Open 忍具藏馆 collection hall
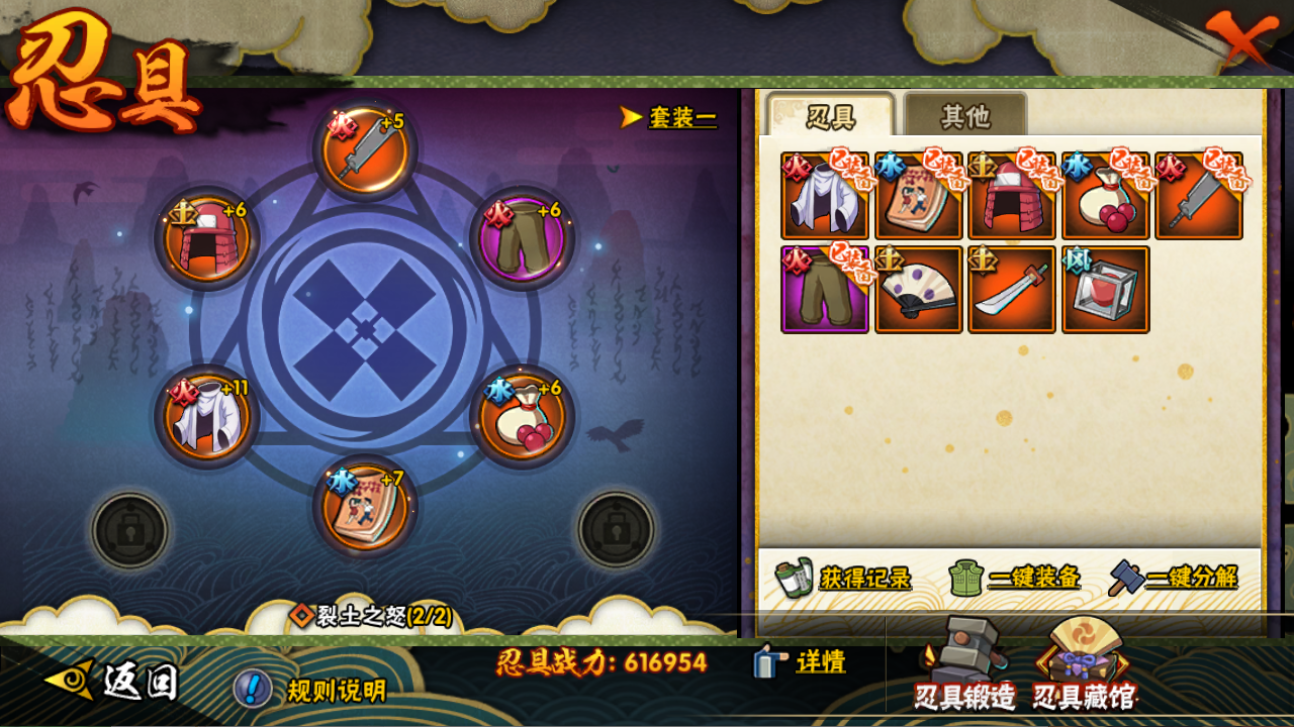Screen dimensions: 1294x727 coord(1083,667)
